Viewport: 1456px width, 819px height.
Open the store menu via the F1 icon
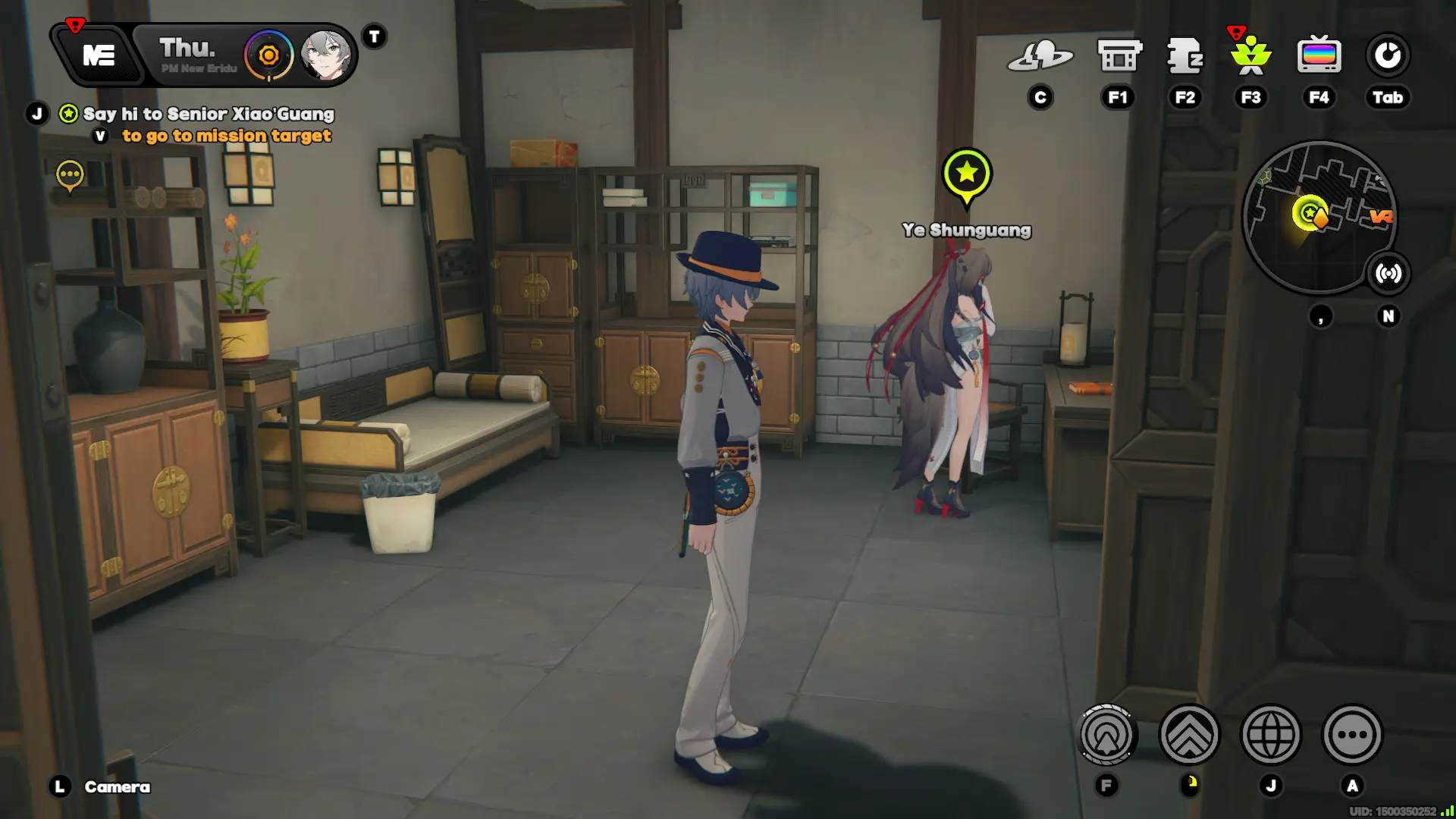point(1118,53)
